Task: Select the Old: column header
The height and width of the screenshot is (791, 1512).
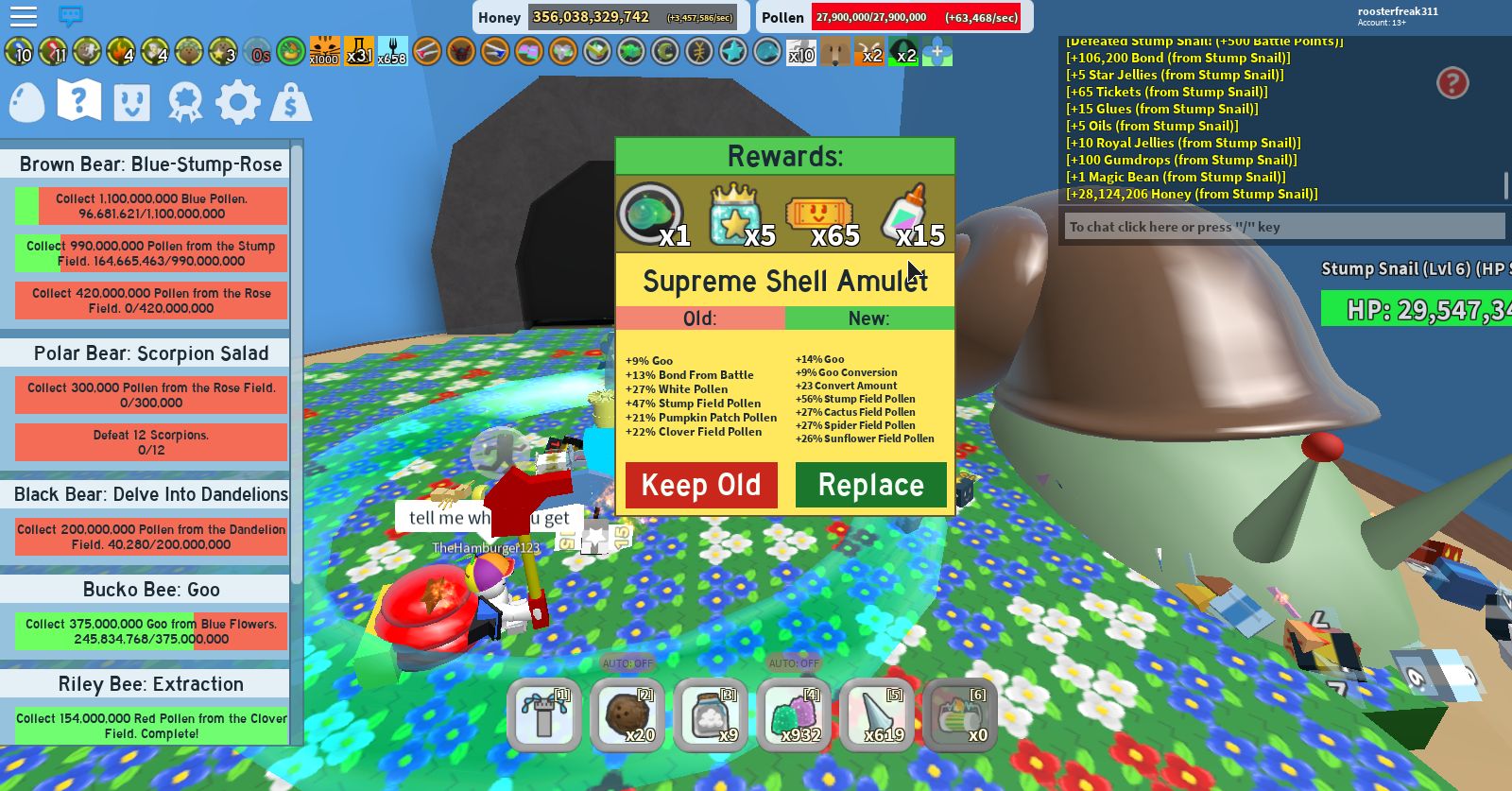Action: point(699,318)
